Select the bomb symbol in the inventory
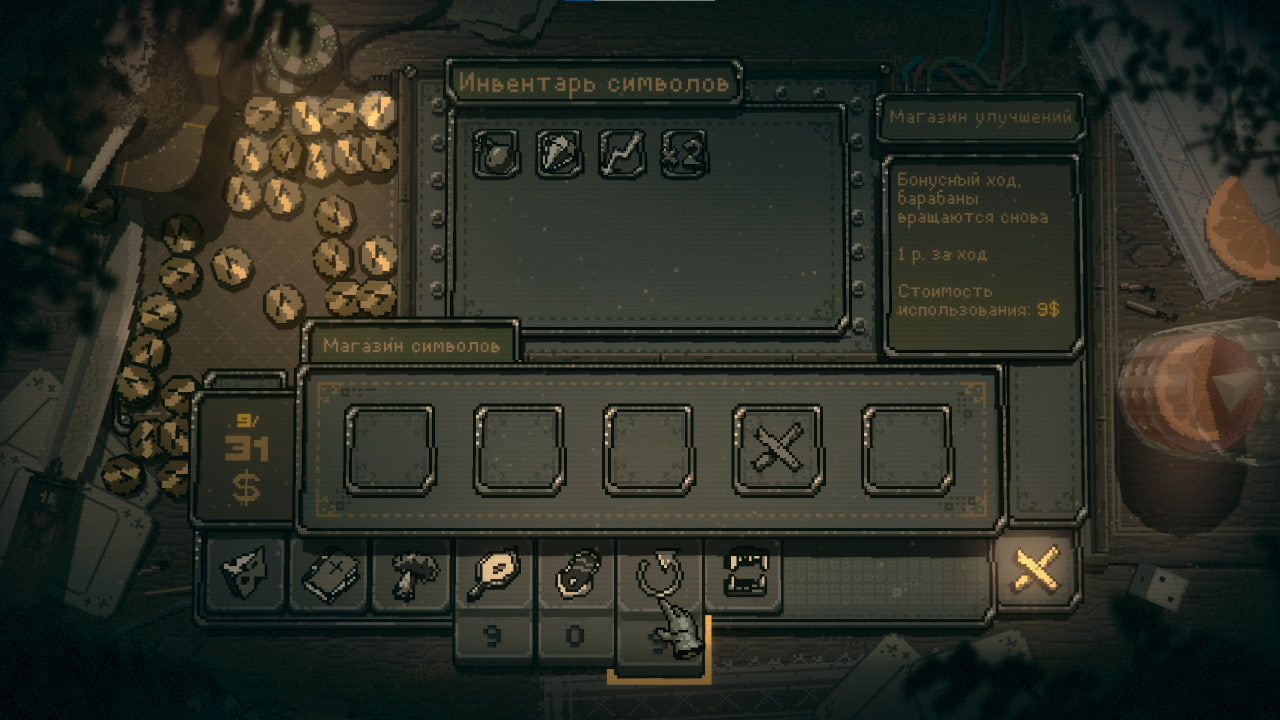This screenshot has width=1280, height=720. (x=496, y=154)
